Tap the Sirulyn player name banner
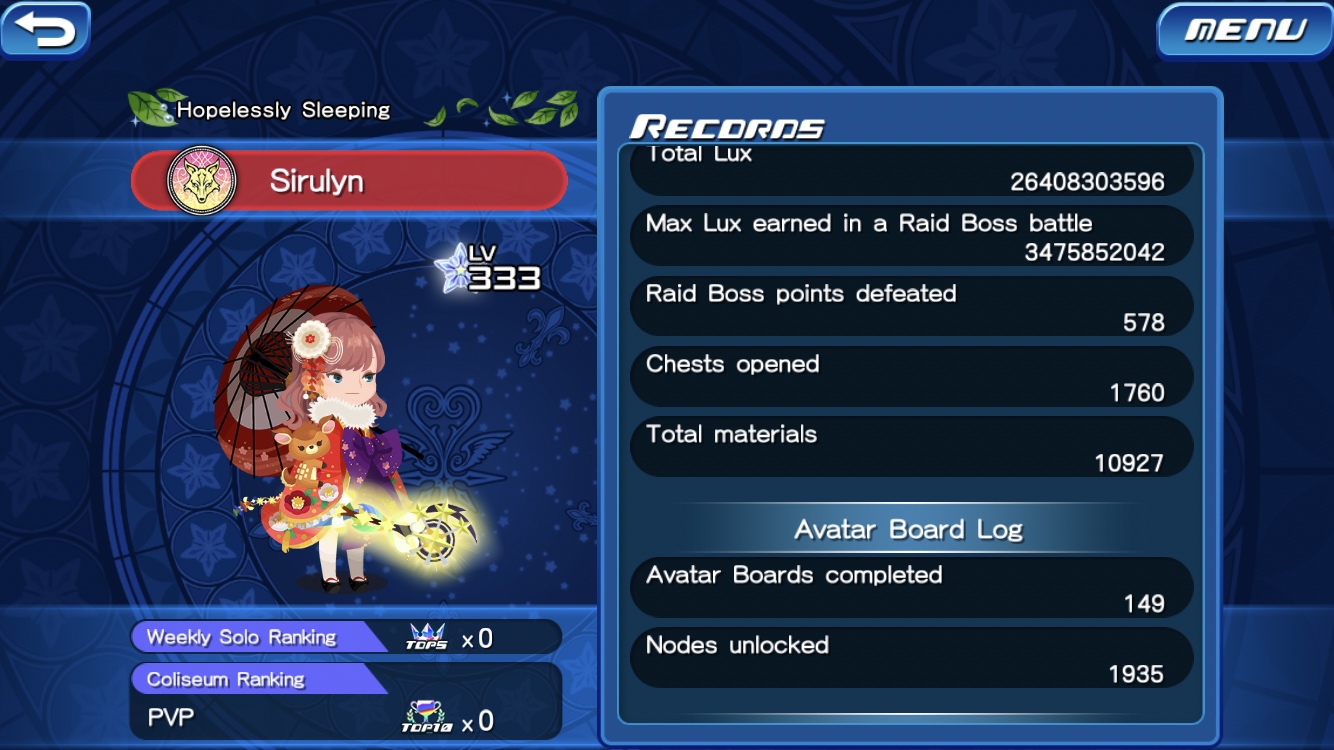The width and height of the screenshot is (1334, 750). (x=350, y=181)
